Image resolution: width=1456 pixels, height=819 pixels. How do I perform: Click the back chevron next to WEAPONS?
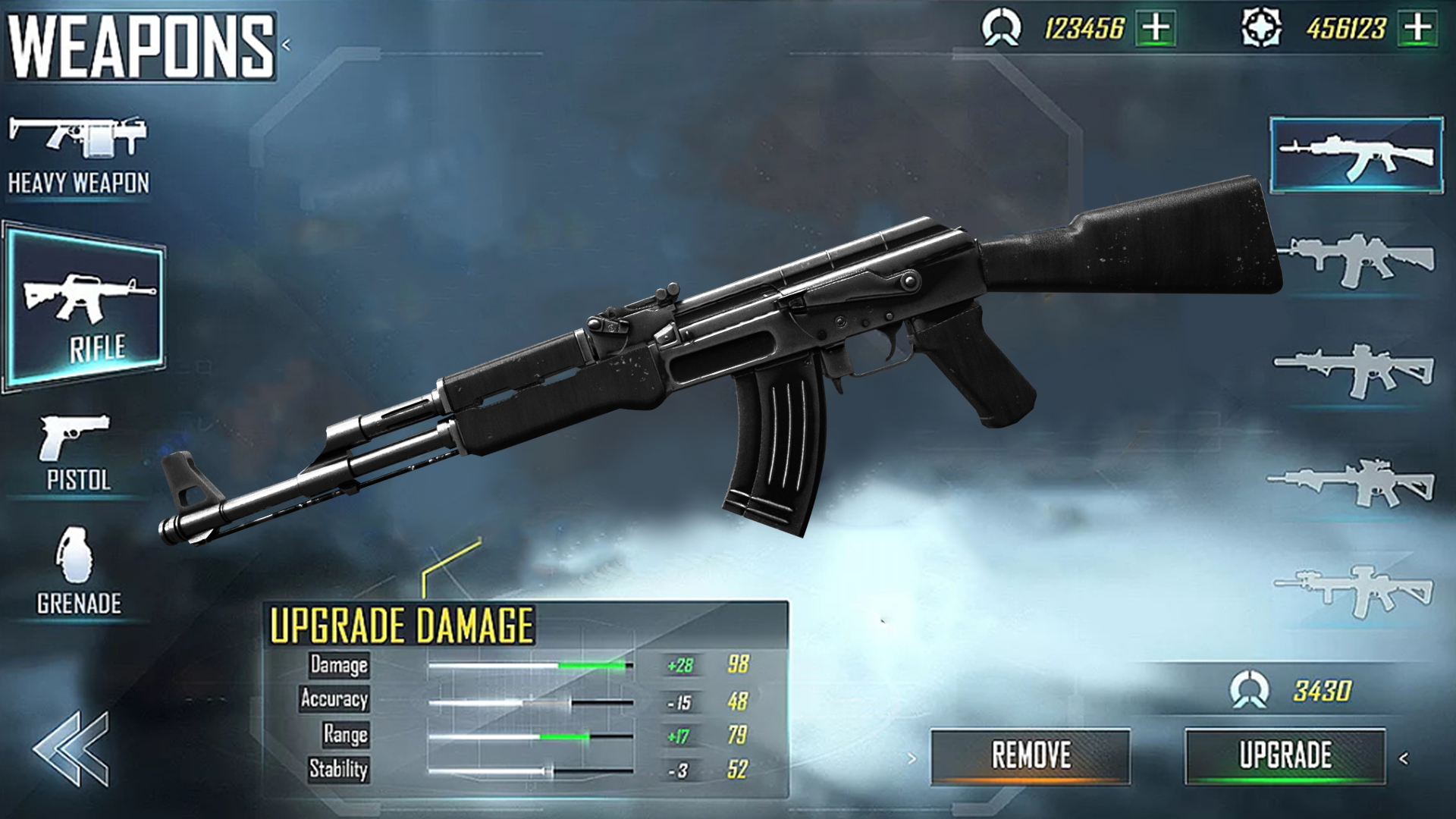pyautogui.click(x=285, y=44)
